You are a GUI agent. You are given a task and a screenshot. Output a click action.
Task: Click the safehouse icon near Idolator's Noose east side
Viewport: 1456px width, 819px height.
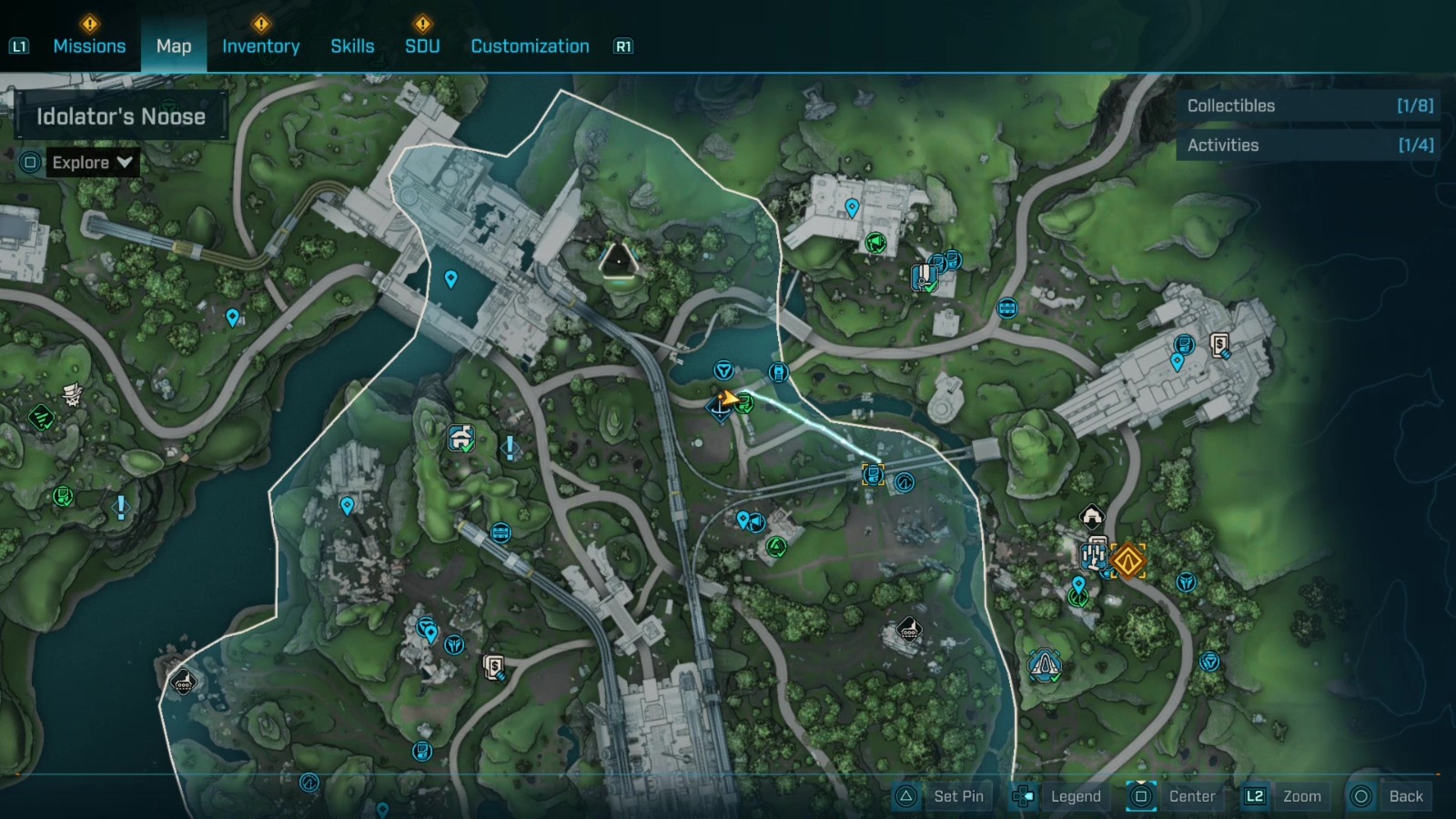click(x=1091, y=515)
